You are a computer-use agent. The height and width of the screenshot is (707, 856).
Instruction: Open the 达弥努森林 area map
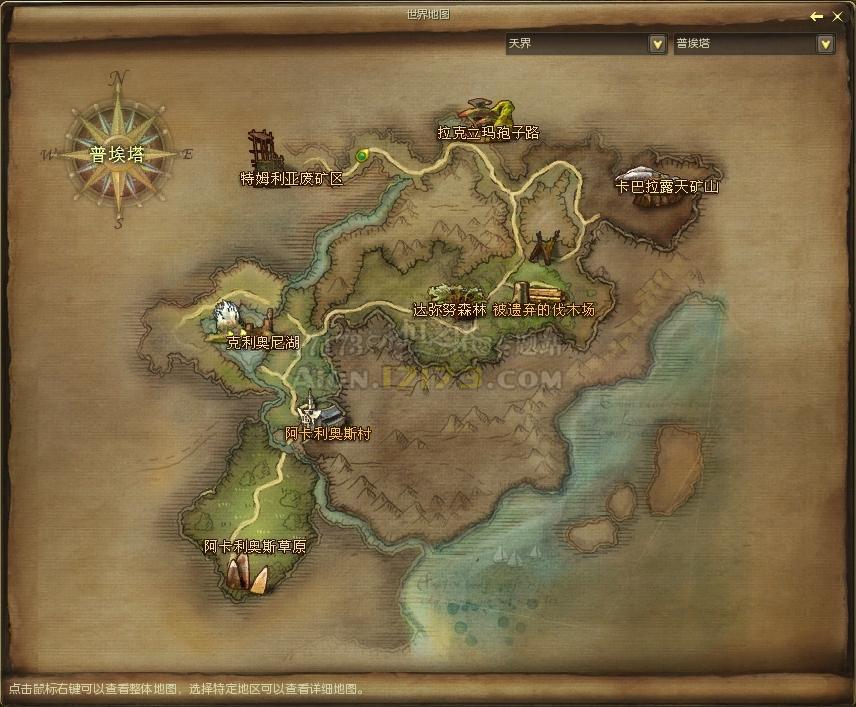tap(449, 310)
